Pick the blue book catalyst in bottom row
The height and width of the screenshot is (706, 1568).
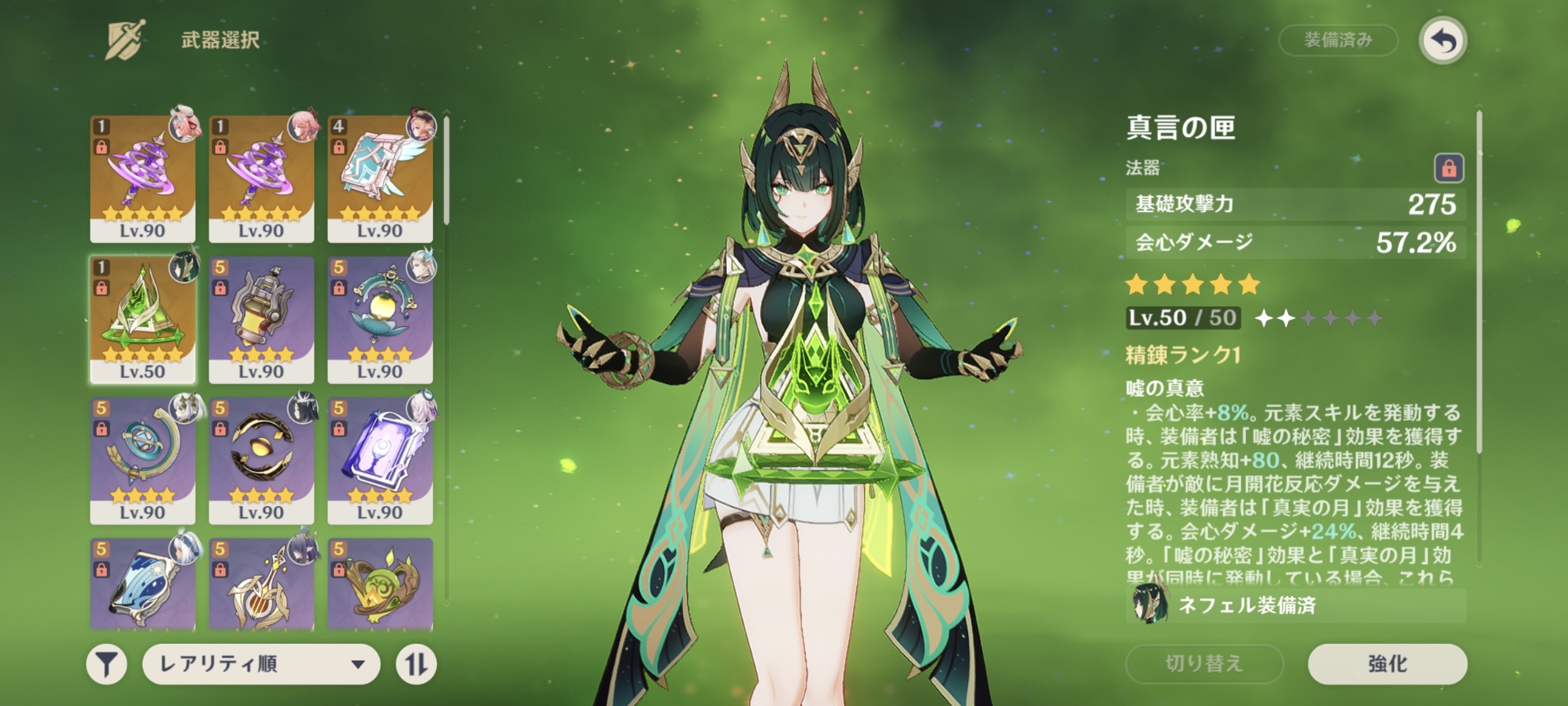(x=142, y=585)
